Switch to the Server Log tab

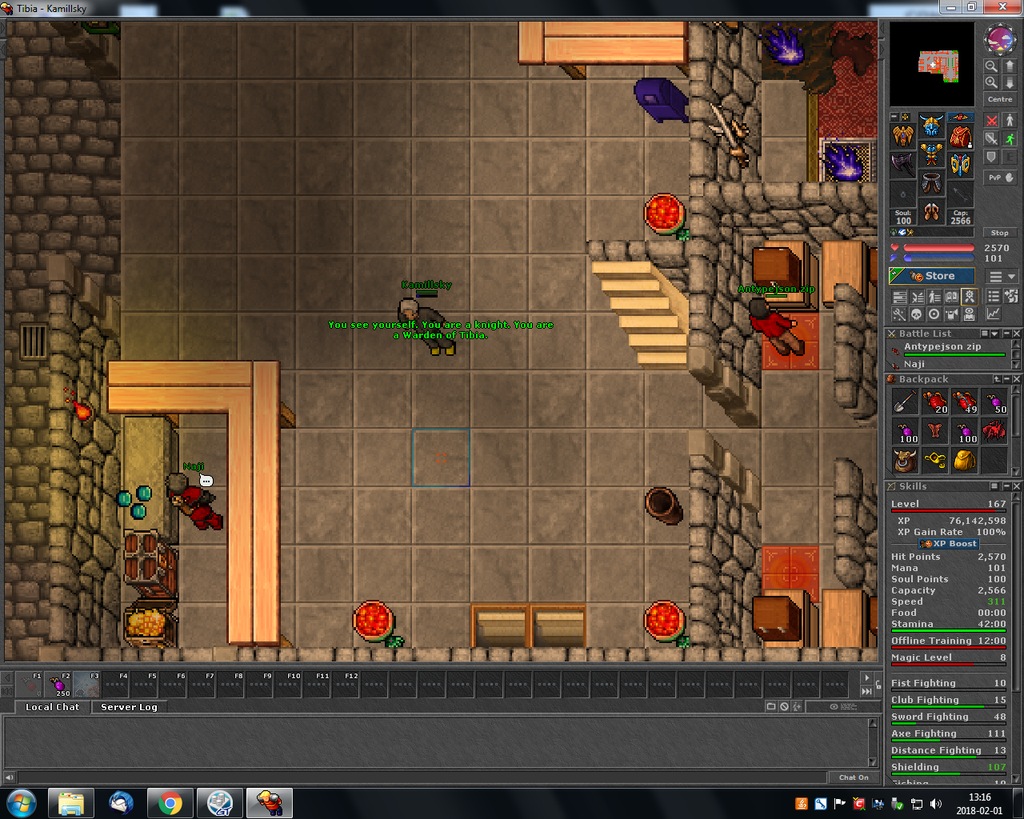[x=128, y=707]
